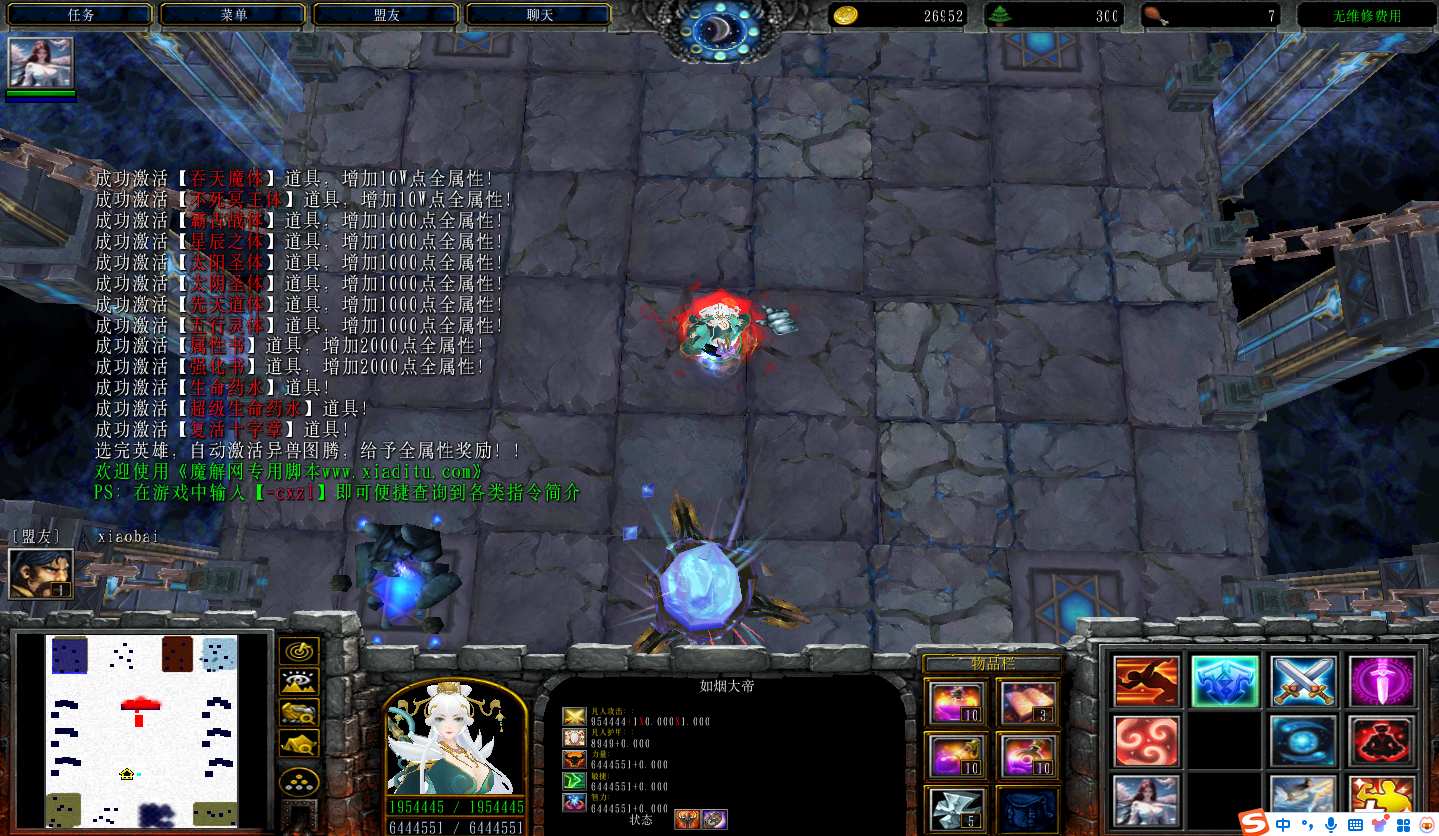This screenshot has height=836, width=1439.
Task: Activate the red meditating figure ability
Action: pyautogui.click(x=1382, y=741)
